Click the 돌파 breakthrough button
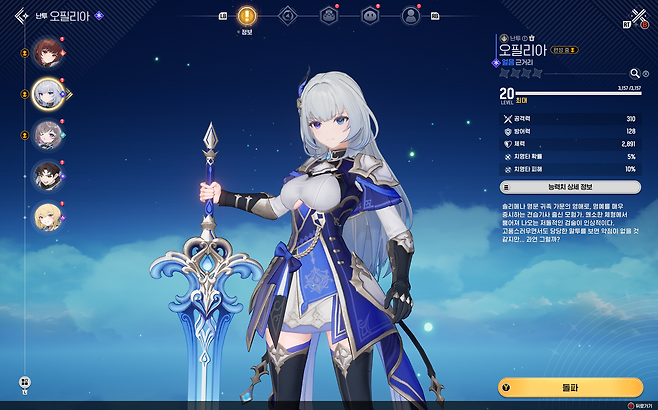658x410 pixels. point(569,387)
